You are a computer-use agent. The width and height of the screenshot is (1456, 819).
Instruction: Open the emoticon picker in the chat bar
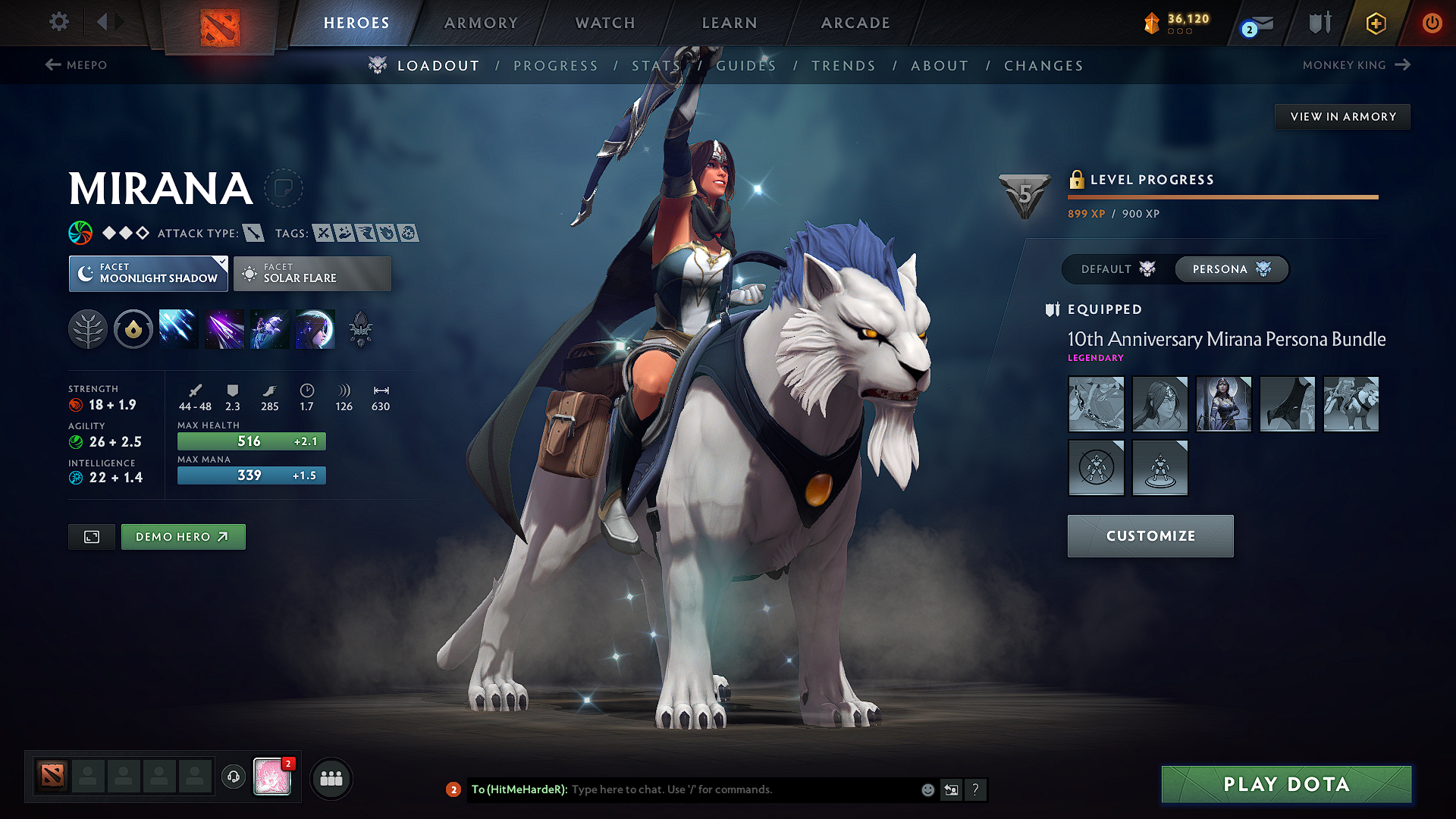point(927,789)
